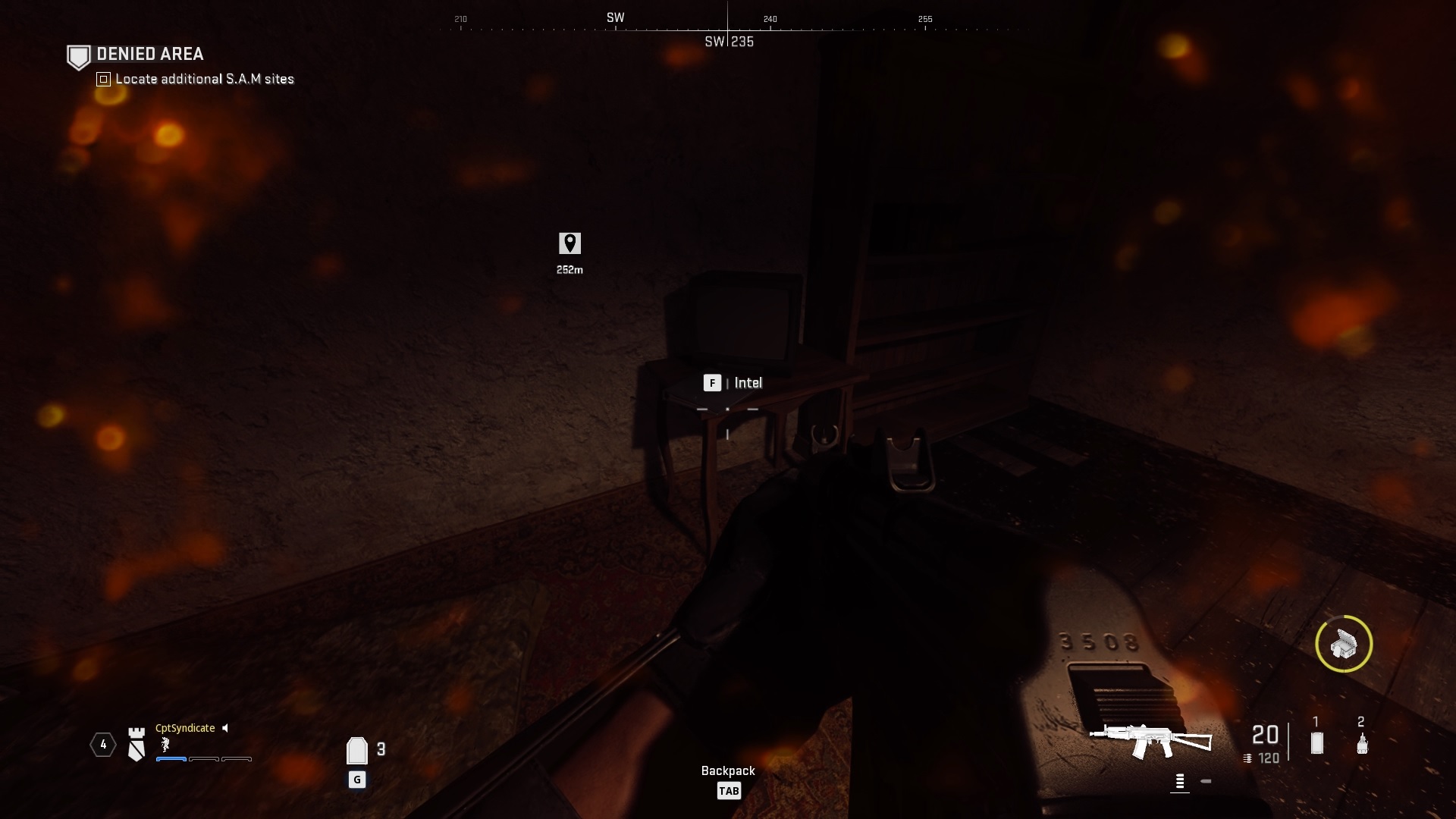Click the Denied Area shield icon

78,55
